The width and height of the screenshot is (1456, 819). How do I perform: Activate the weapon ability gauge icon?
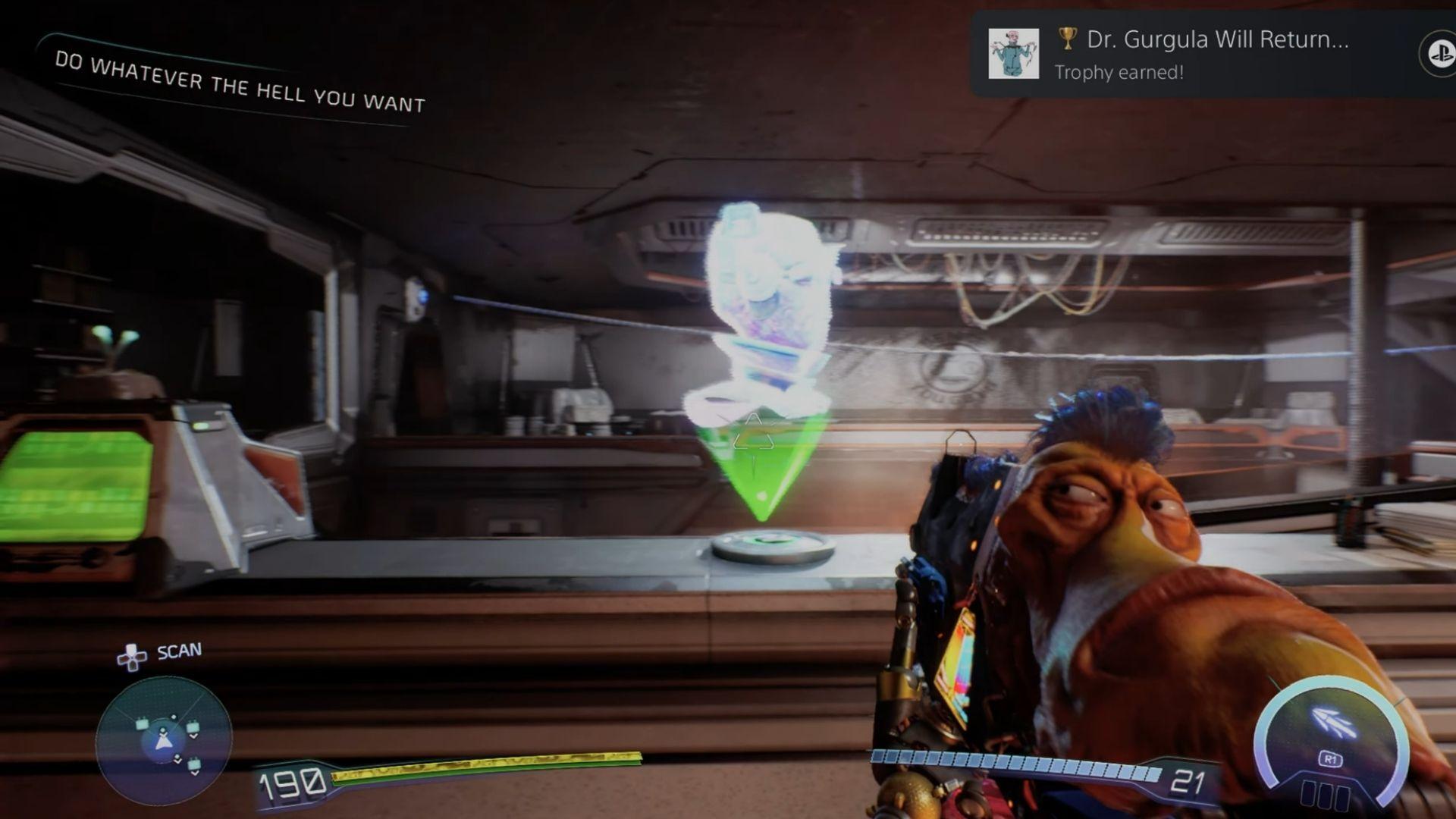pyautogui.click(x=1332, y=721)
